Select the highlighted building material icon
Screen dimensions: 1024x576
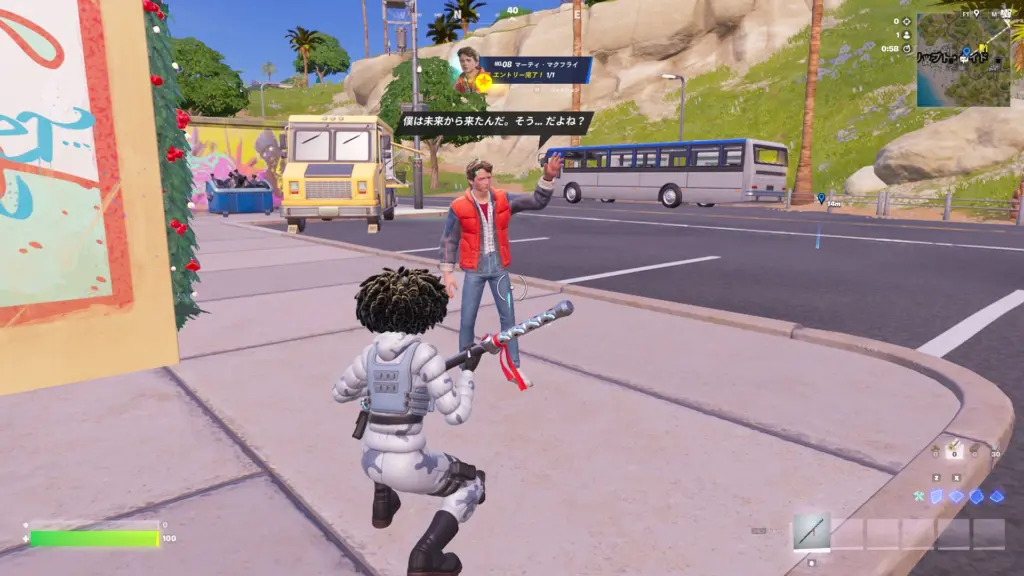click(x=954, y=451)
